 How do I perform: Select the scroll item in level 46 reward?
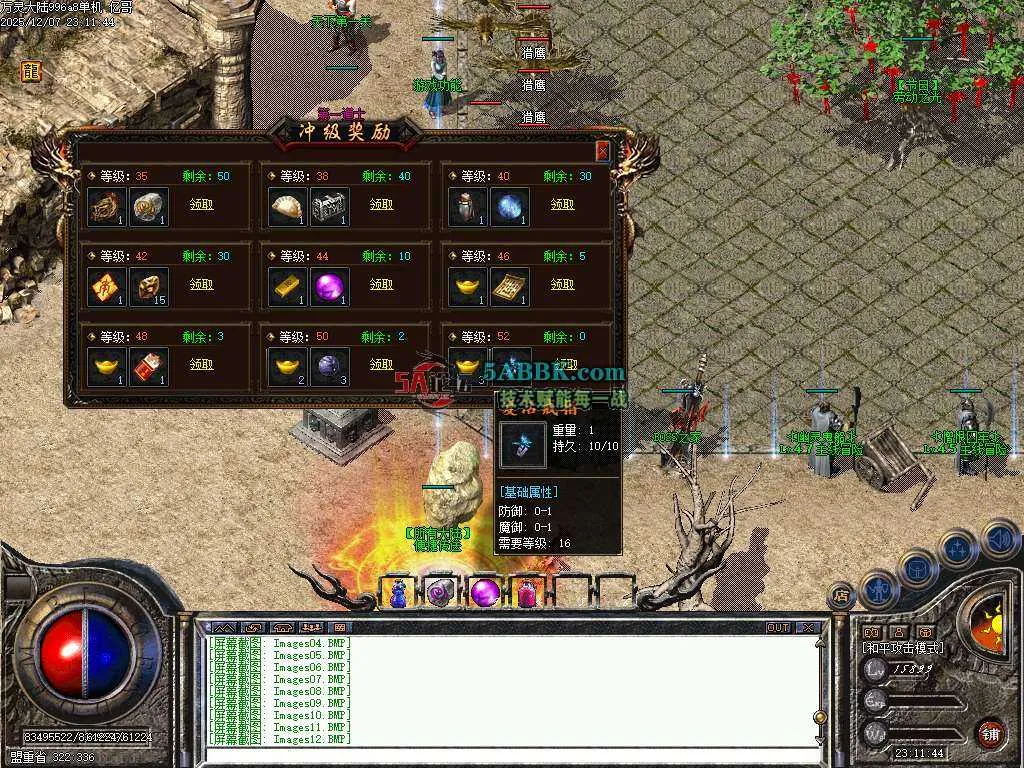click(510, 287)
